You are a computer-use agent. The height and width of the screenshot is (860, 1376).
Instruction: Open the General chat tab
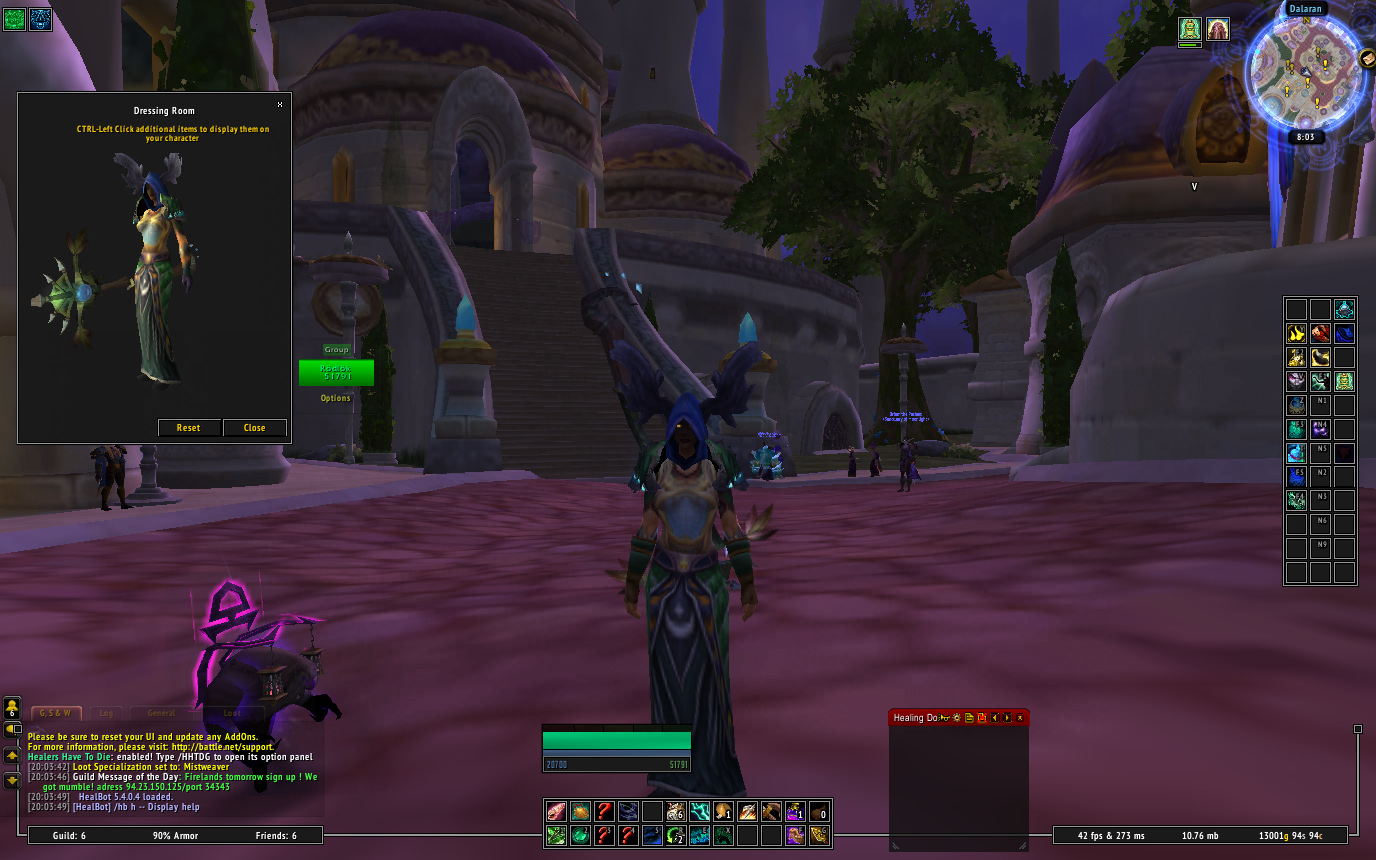coord(161,713)
